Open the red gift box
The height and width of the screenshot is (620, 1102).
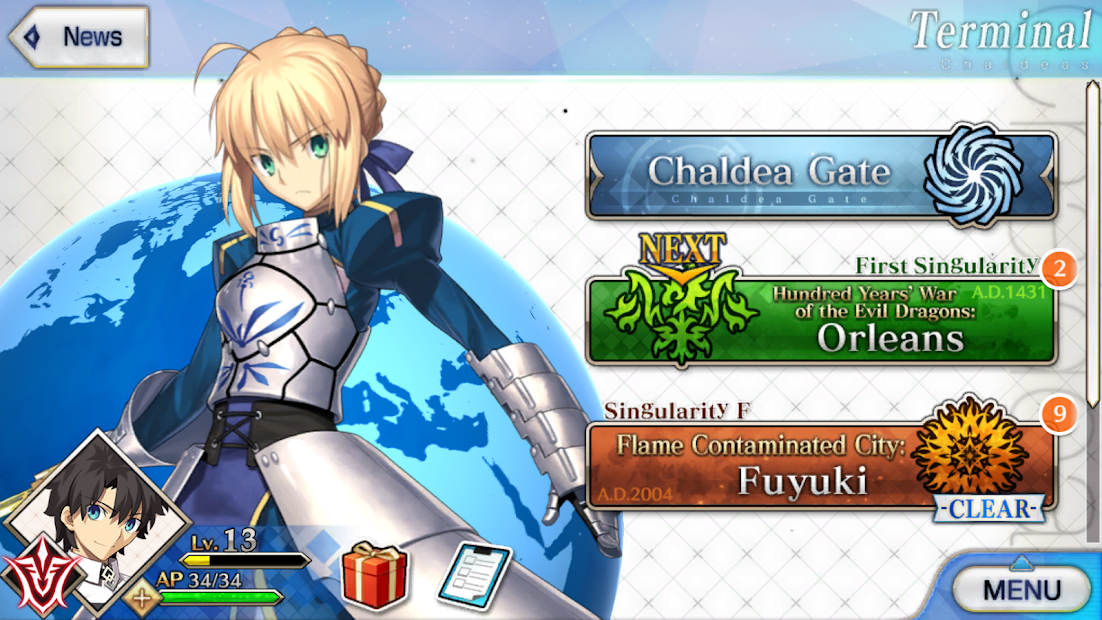coord(375,575)
